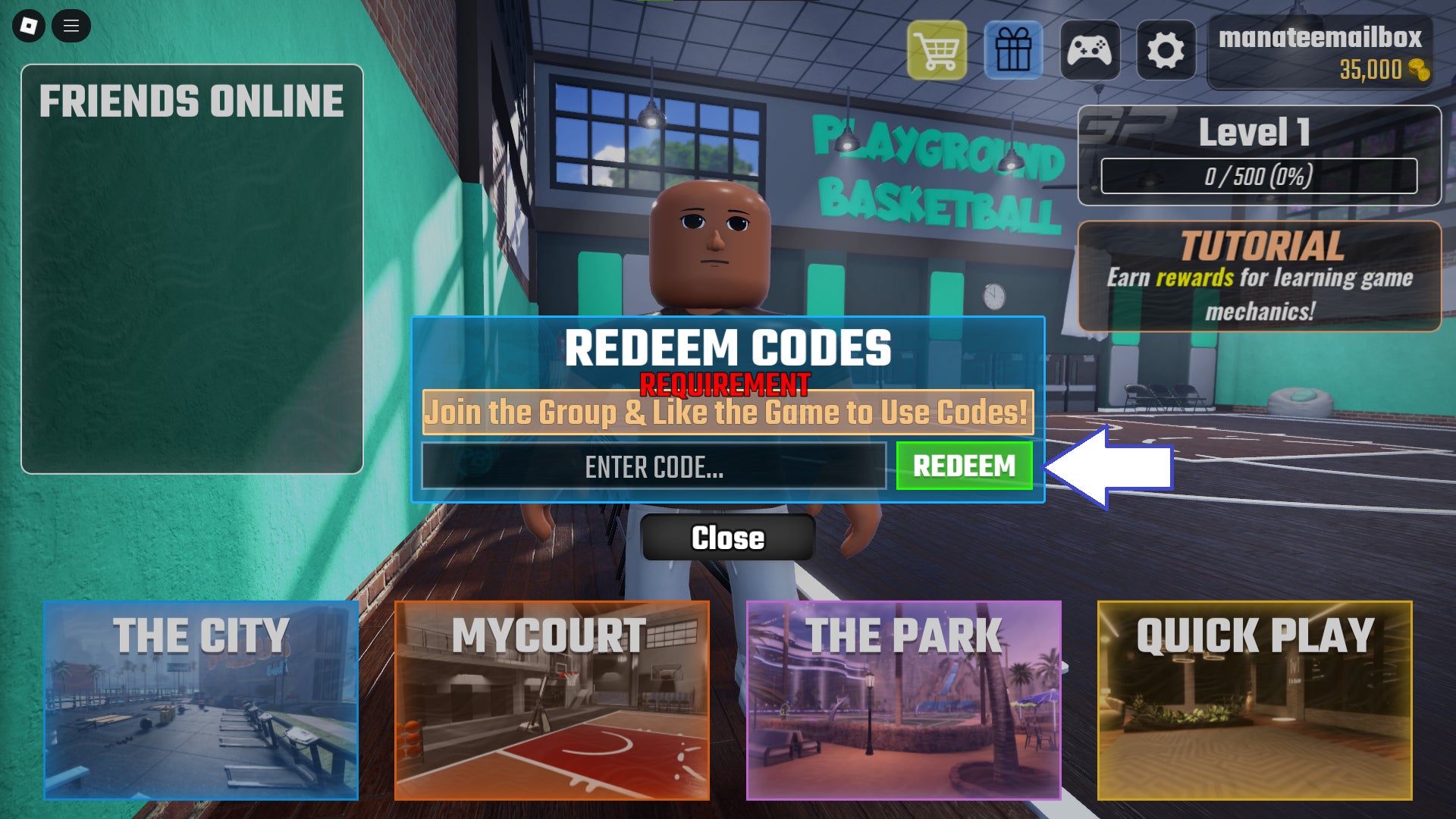Close the redeem codes popup
Screen dimensions: 1456x819
(x=727, y=538)
